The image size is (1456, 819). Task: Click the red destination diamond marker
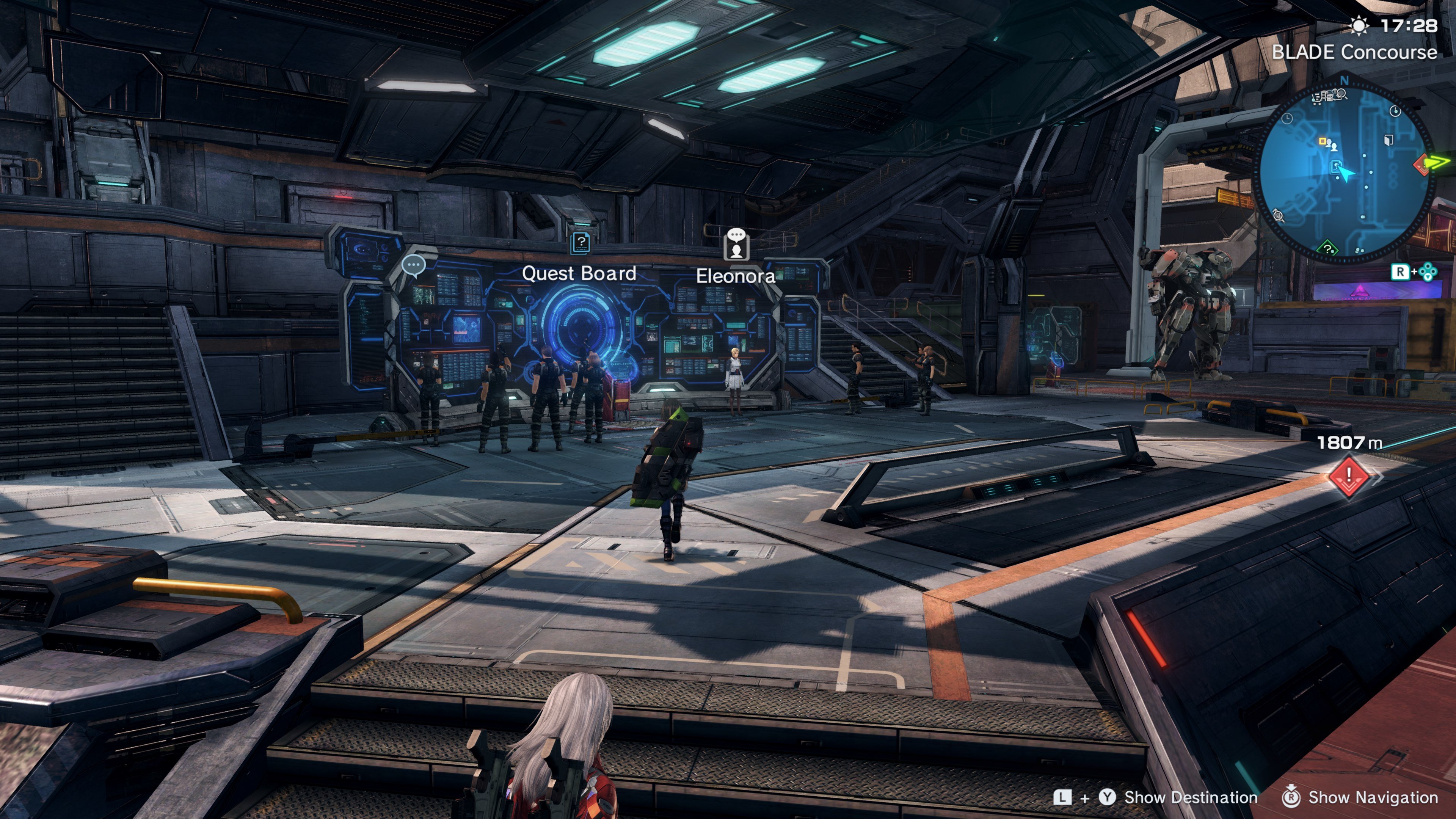pyautogui.click(x=1349, y=477)
